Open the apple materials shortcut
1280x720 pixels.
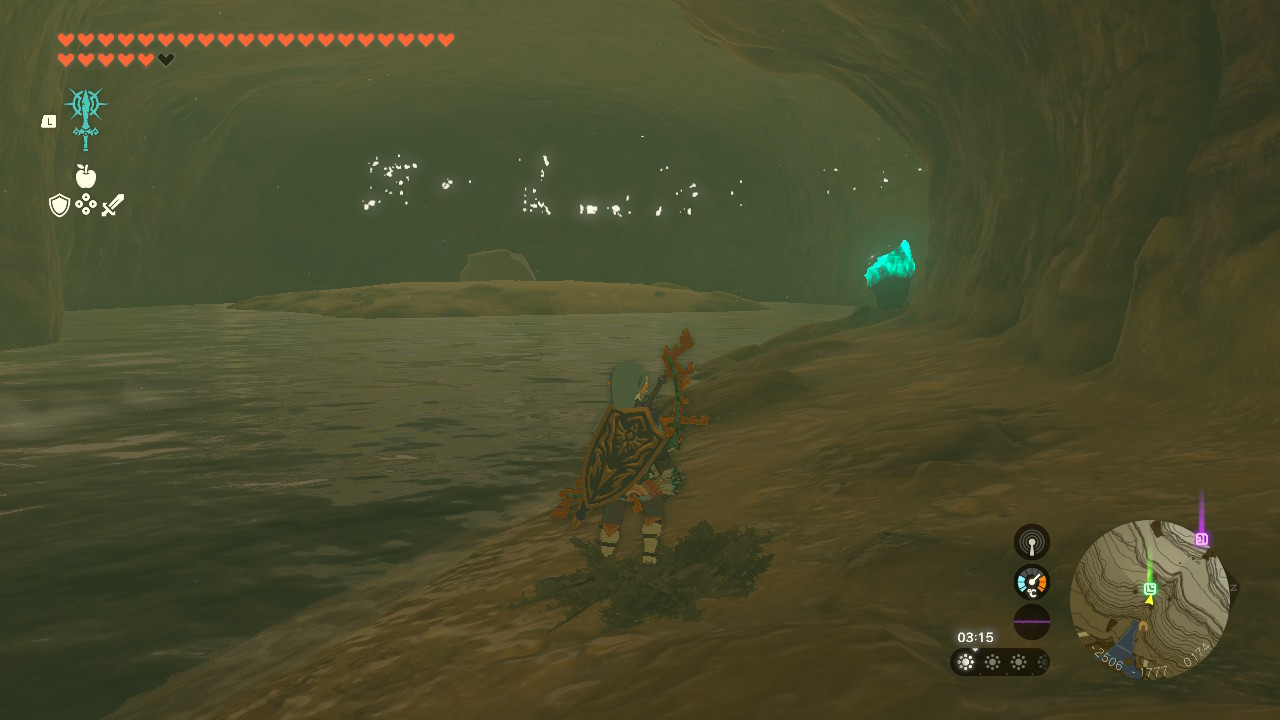(86, 177)
